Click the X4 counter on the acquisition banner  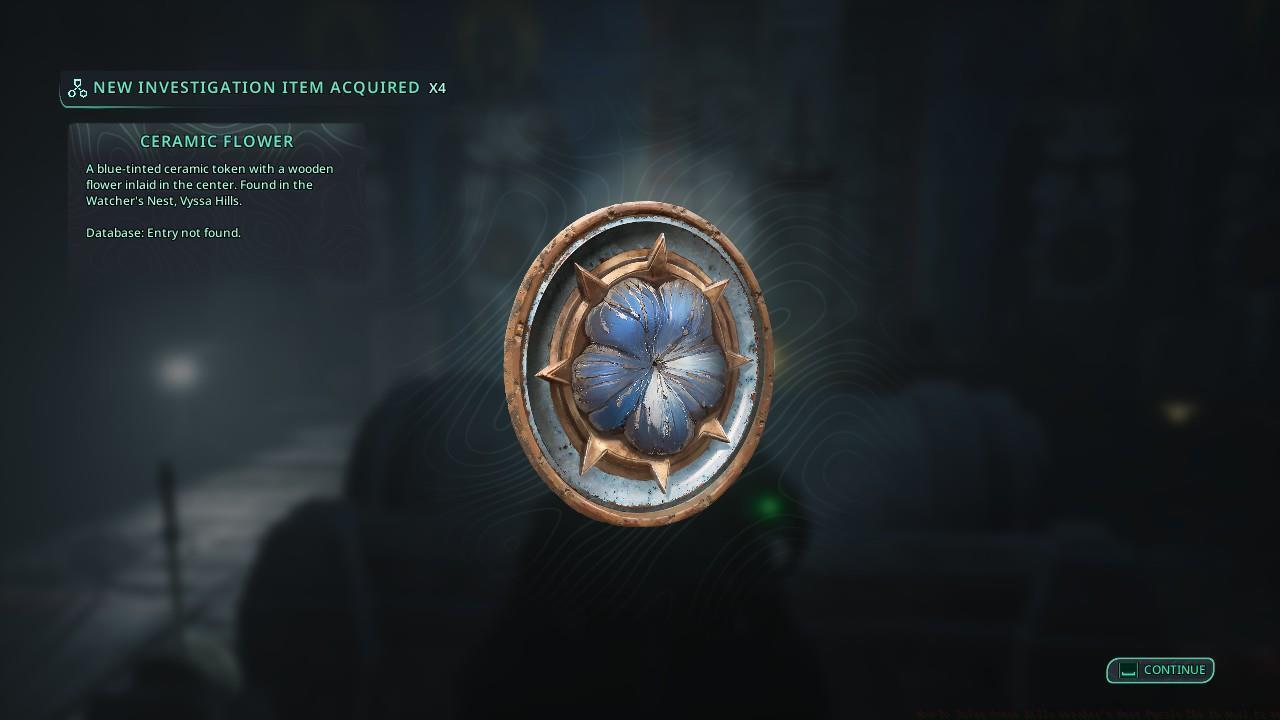(x=438, y=88)
